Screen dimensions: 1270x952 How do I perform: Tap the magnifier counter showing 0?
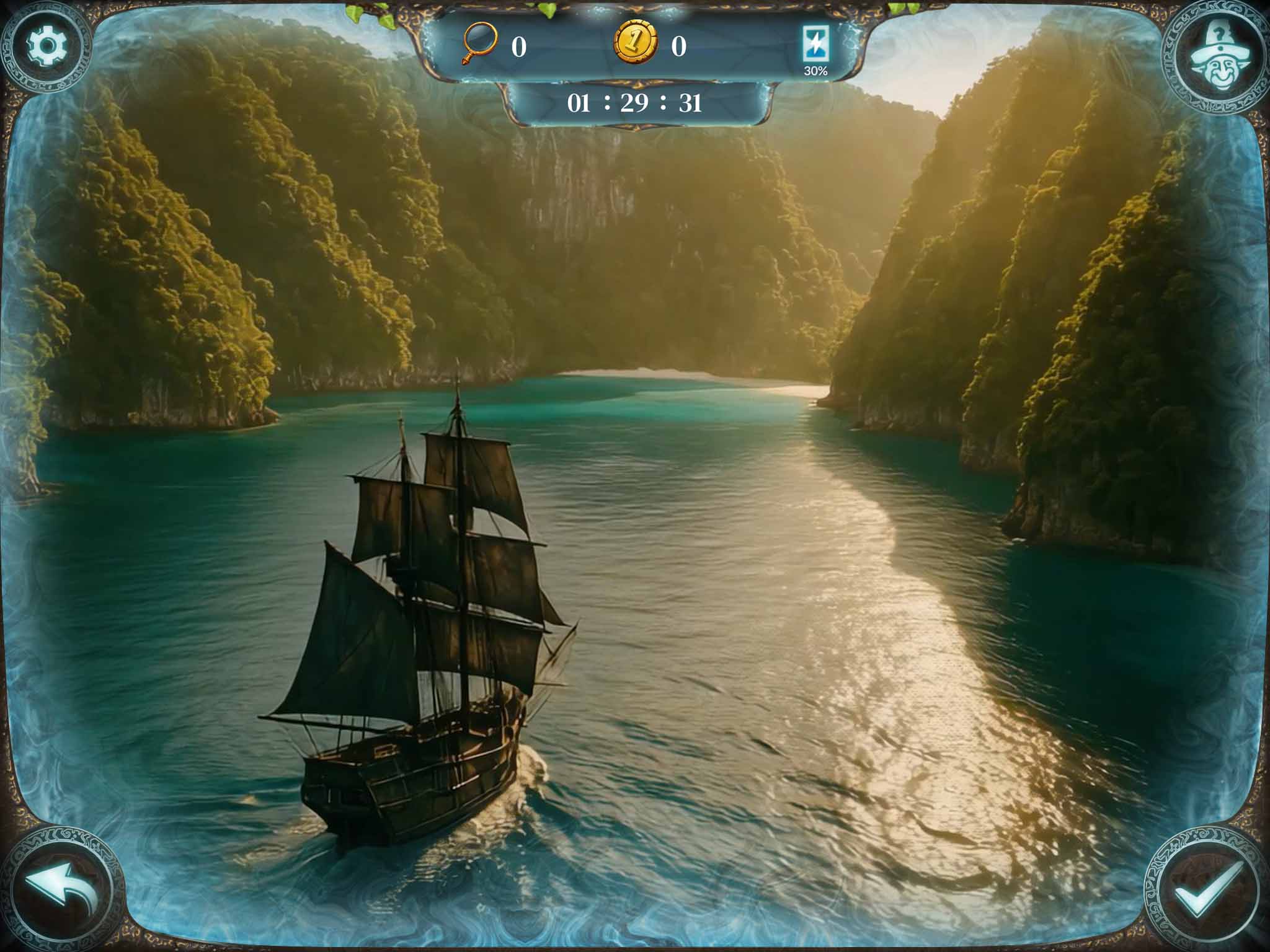pos(520,45)
